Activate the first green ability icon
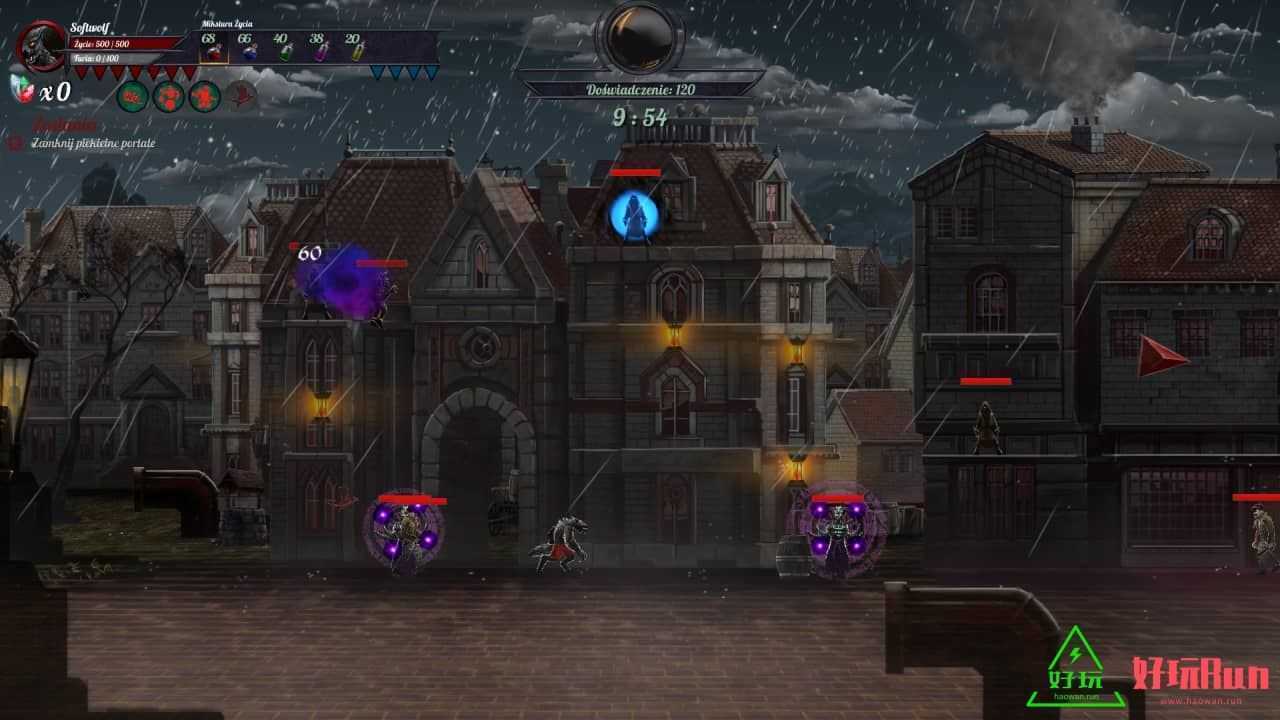The image size is (1280, 720). 133,96
